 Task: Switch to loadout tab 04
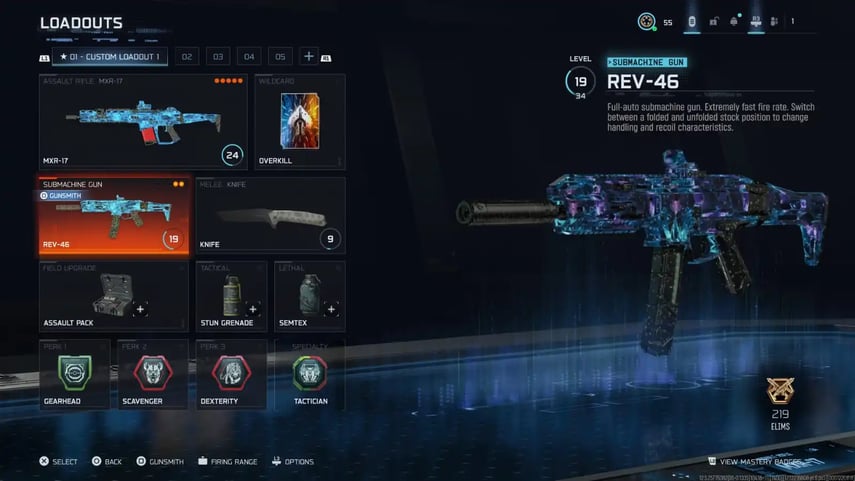click(x=249, y=57)
